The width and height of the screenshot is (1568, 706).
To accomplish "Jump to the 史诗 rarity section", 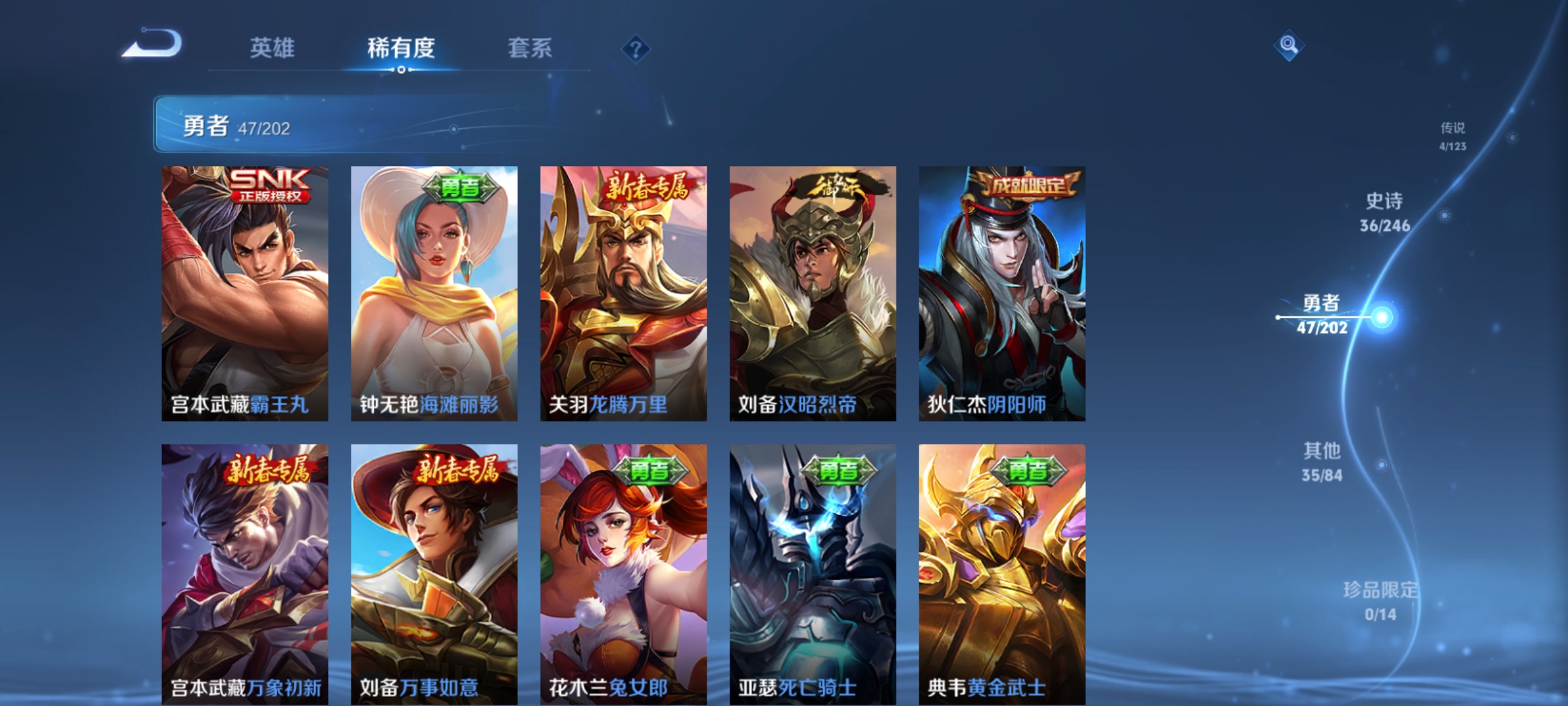I will coord(1384,212).
